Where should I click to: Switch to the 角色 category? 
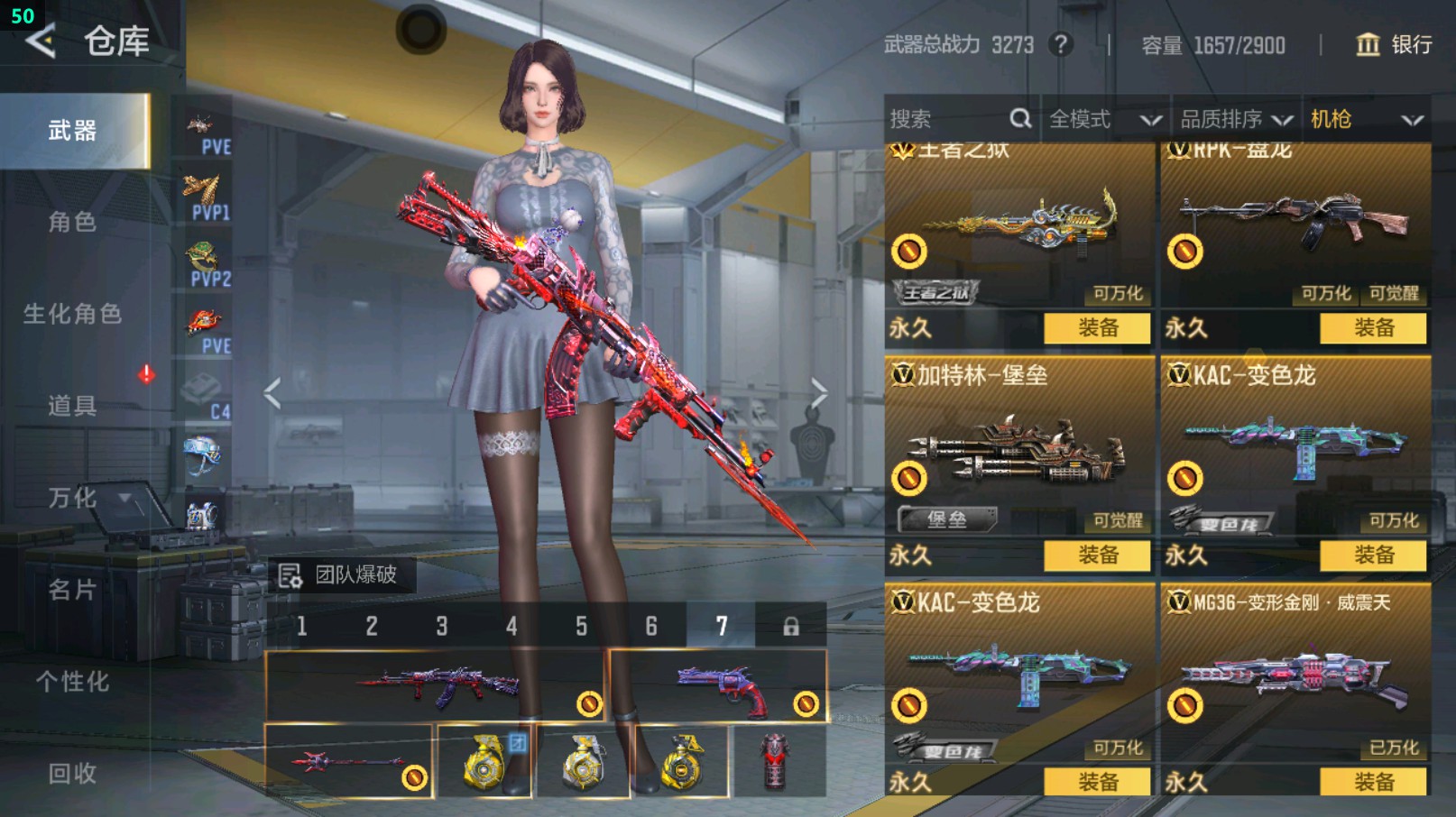[72, 222]
